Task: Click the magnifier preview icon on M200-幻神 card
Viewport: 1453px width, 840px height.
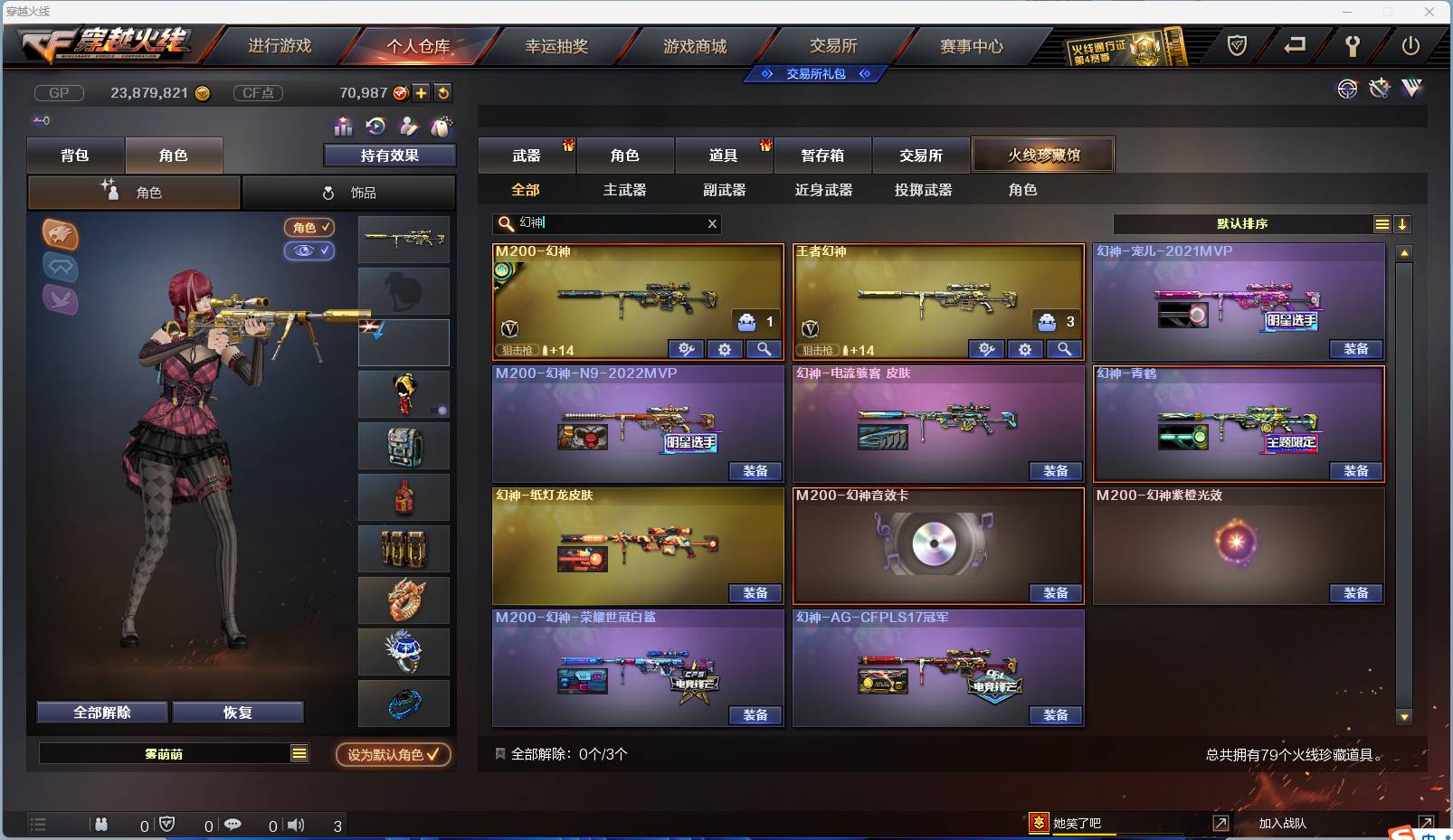Action: [763, 349]
